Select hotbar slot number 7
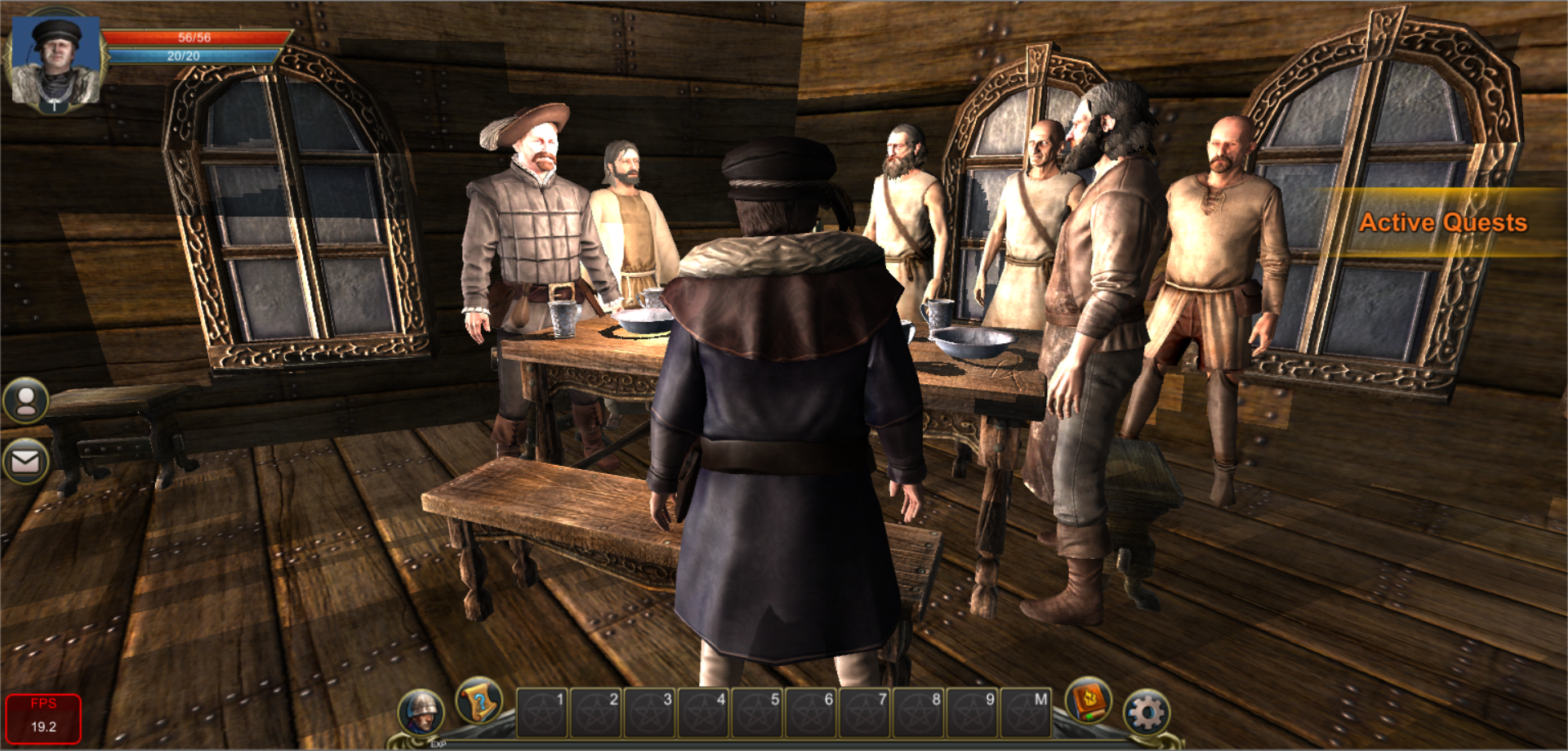 tap(865, 713)
